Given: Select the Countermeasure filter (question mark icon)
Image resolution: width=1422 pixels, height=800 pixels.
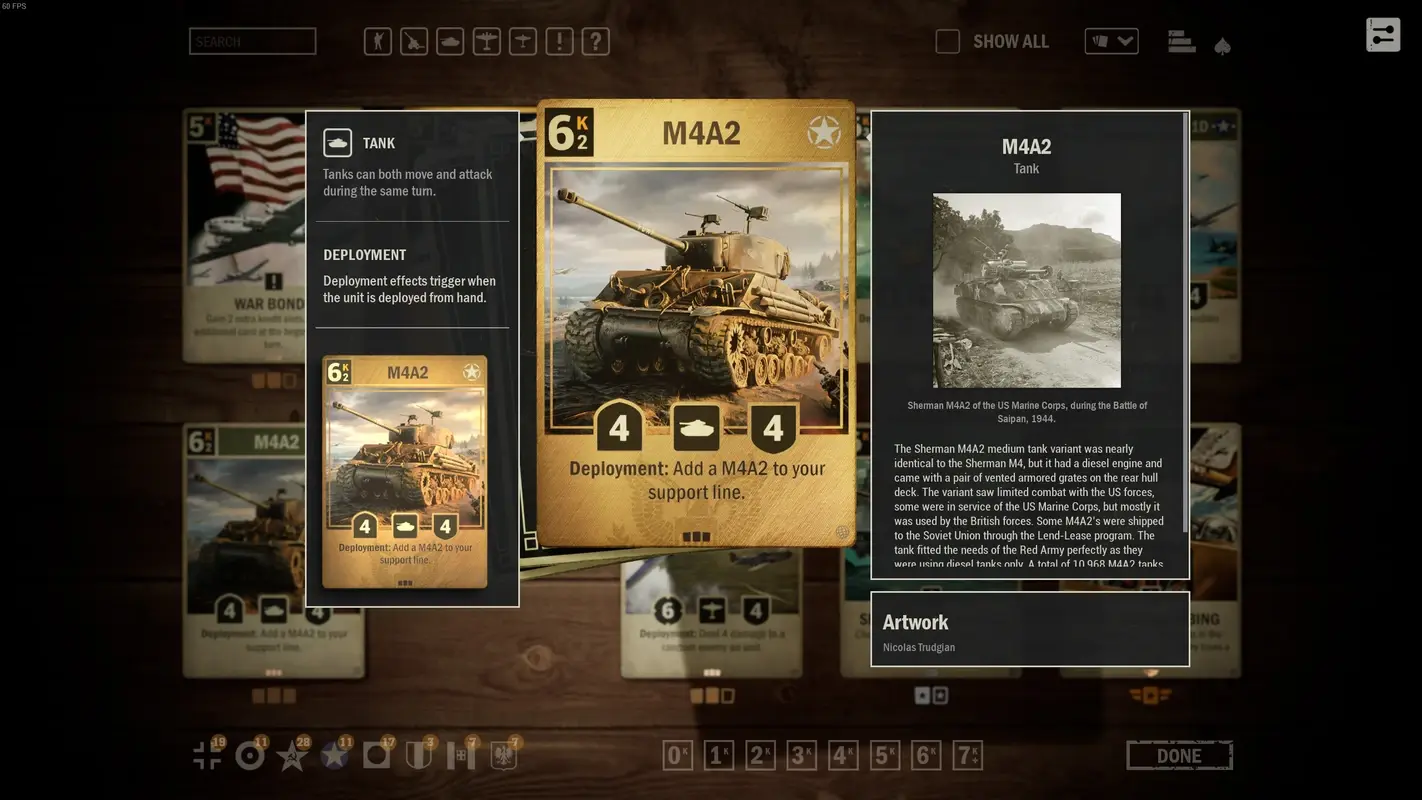Looking at the screenshot, I should pyautogui.click(x=595, y=40).
